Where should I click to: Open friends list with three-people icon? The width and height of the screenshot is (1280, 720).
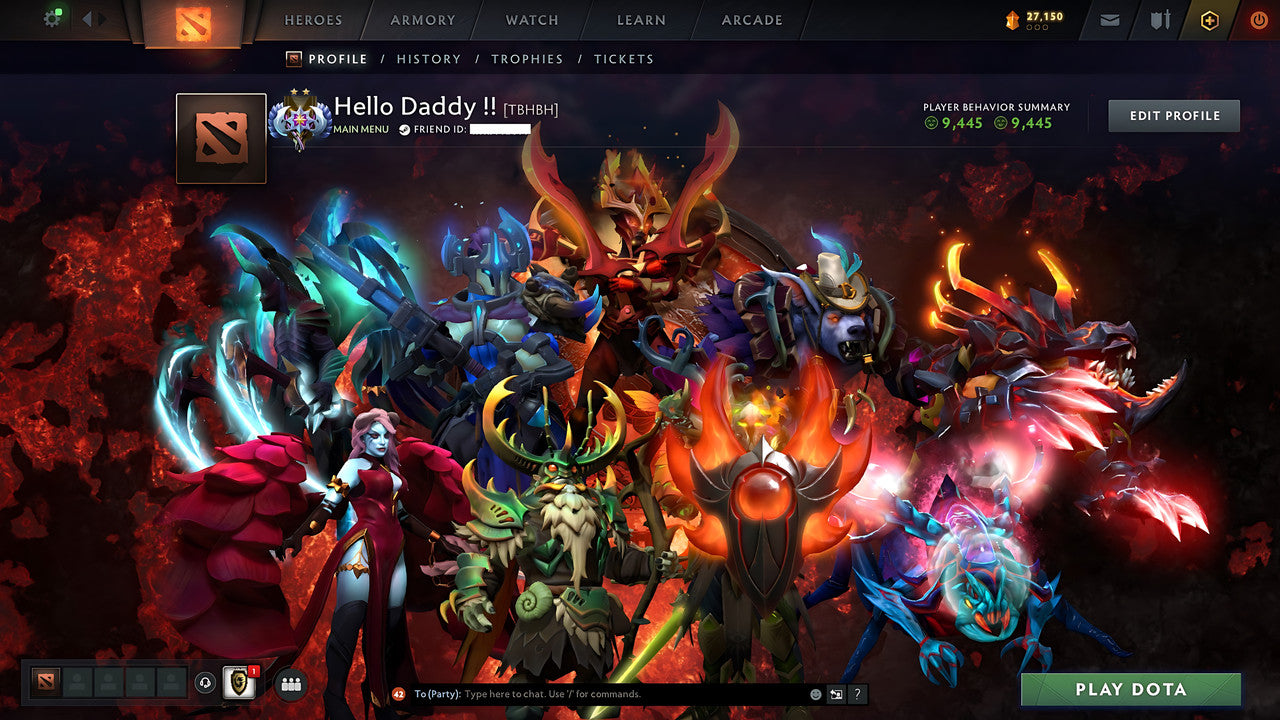[289, 684]
